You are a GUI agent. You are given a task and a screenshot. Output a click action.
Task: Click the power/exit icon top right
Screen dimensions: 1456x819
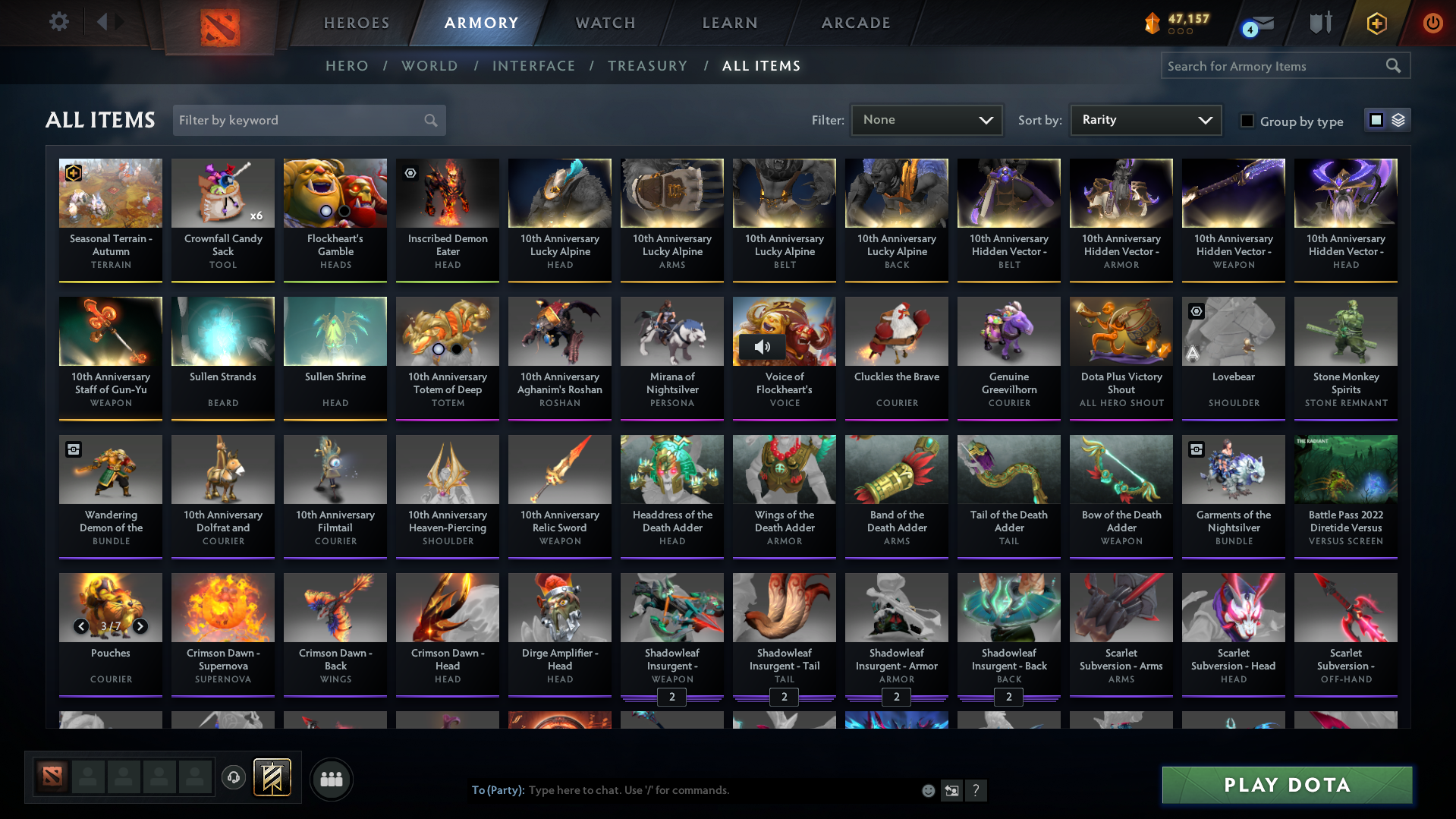pyautogui.click(x=1432, y=23)
